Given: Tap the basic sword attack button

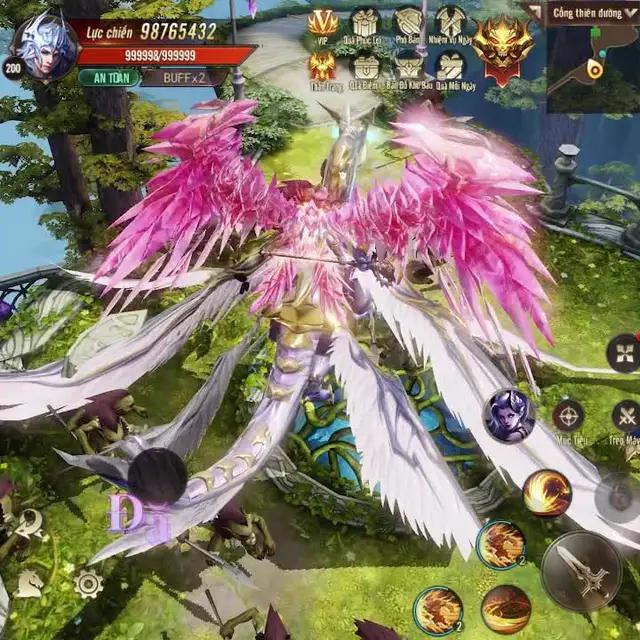Looking at the screenshot, I should click(581, 571).
